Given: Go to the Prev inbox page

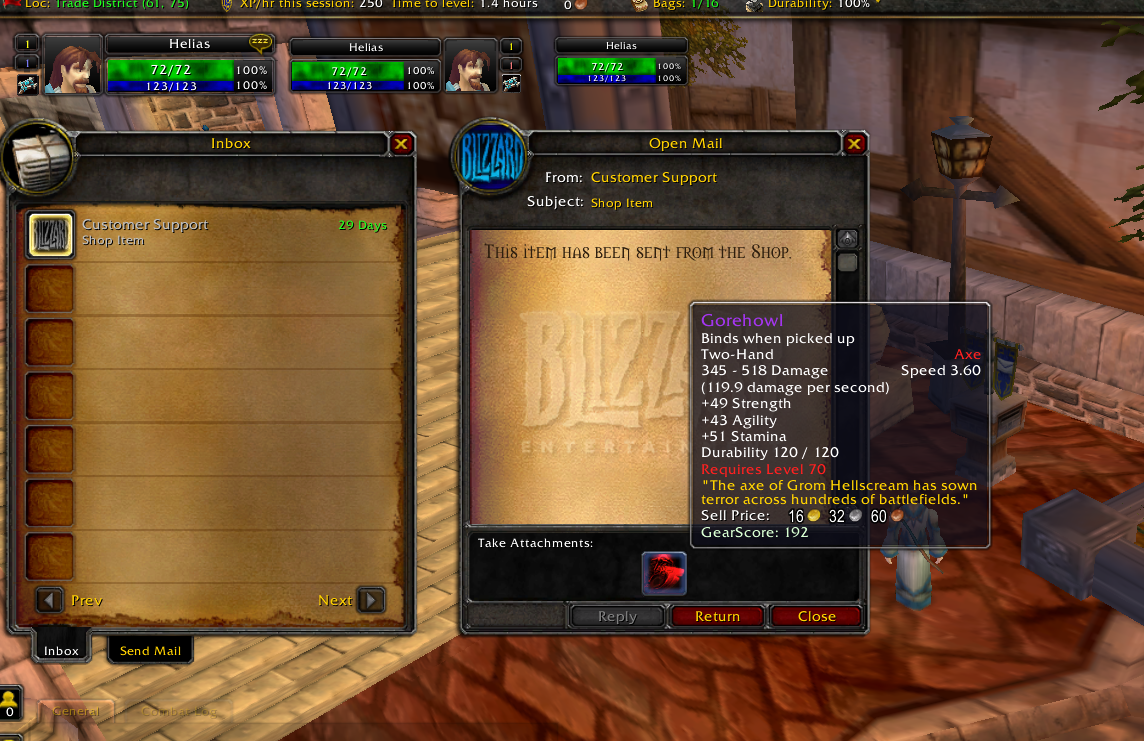Looking at the screenshot, I should [x=50, y=600].
